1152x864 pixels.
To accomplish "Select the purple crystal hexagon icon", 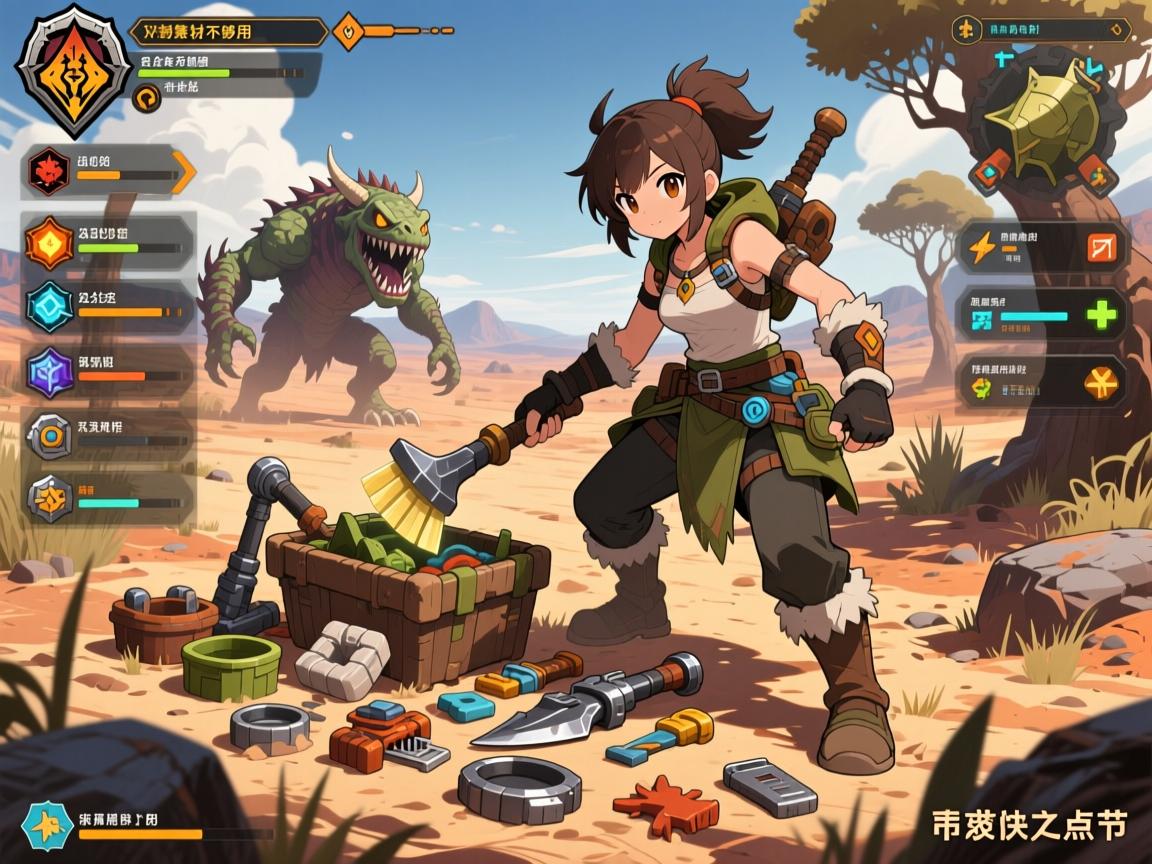I will pyautogui.click(x=47, y=371).
